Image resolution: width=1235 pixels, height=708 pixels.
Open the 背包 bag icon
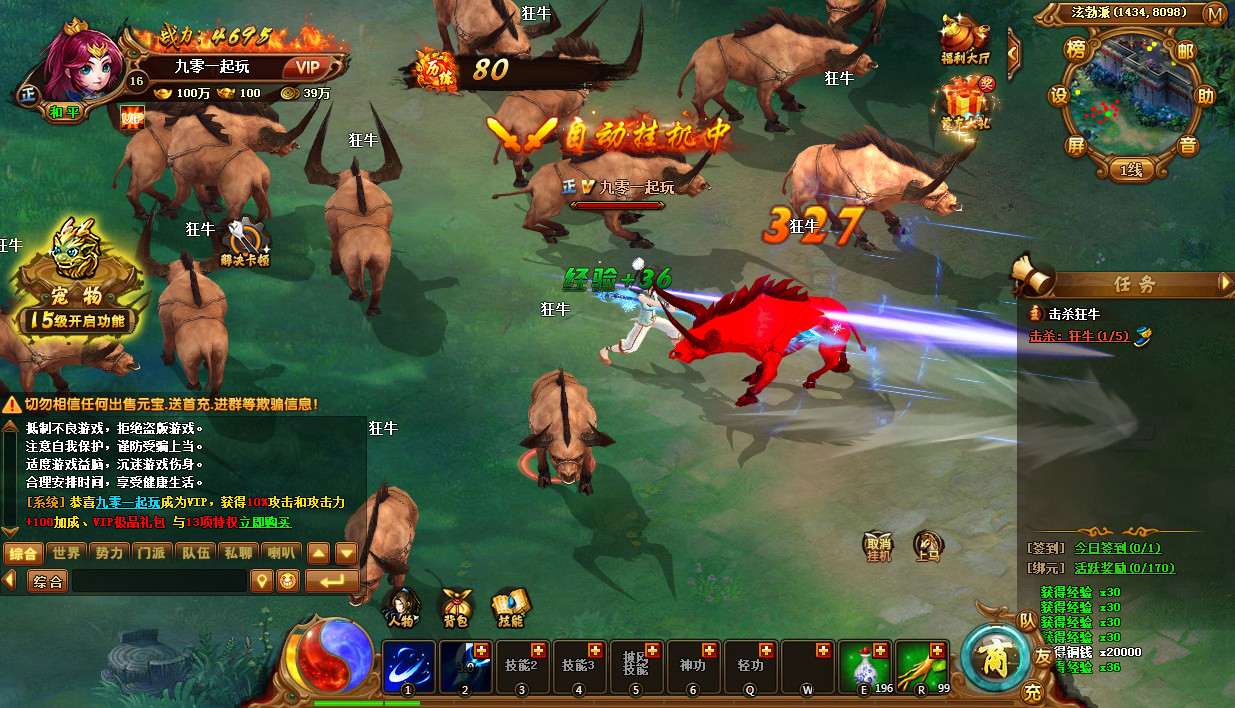(456, 606)
